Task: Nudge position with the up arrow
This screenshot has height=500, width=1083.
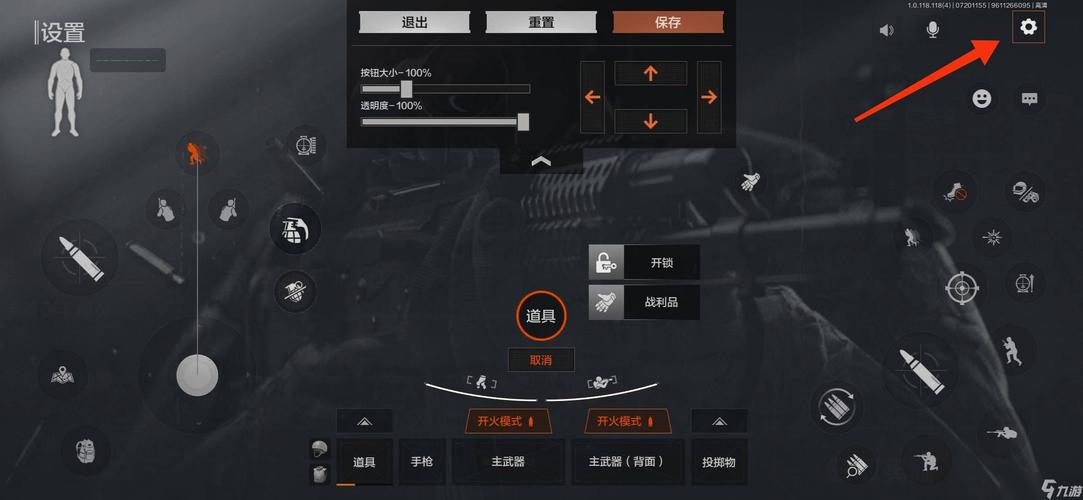Action: 651,73
